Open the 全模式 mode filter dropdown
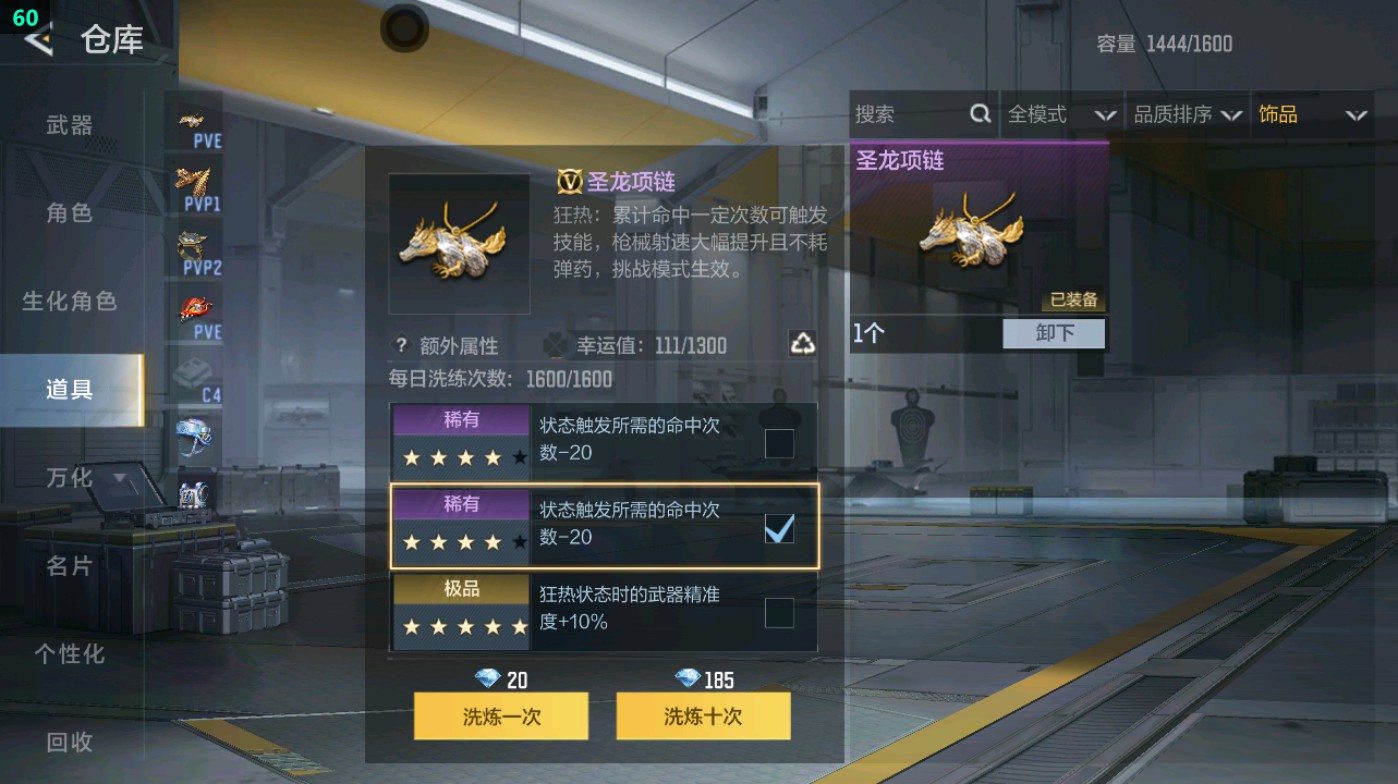The height and width of the screenshot is (784, 1398). pyautogui.click(x=1060, y=114)
